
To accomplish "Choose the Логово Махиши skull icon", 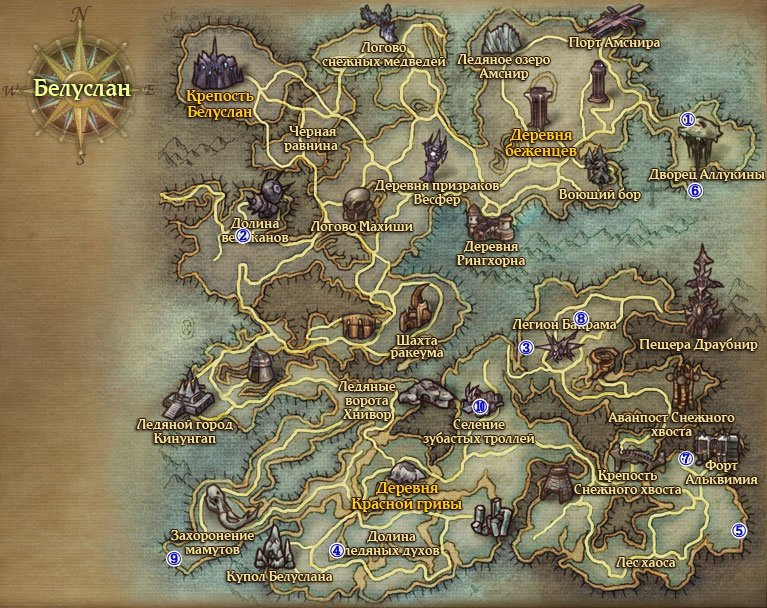I will [x=357, y=204].
